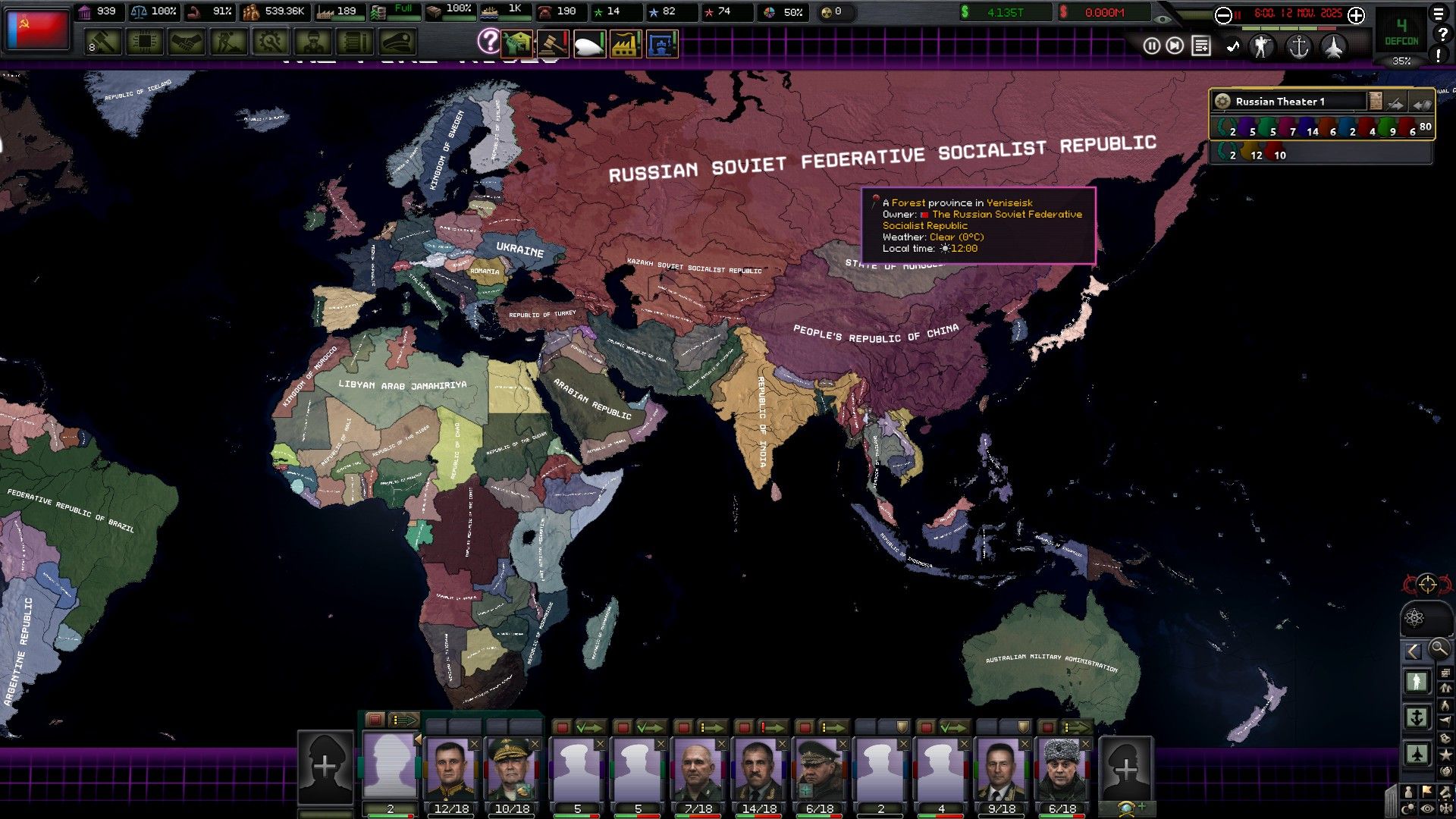Open the production gear-and-wrench menu
This screenshot has width=1456, height=819.
pyautogui.click(x=270, y=42)
